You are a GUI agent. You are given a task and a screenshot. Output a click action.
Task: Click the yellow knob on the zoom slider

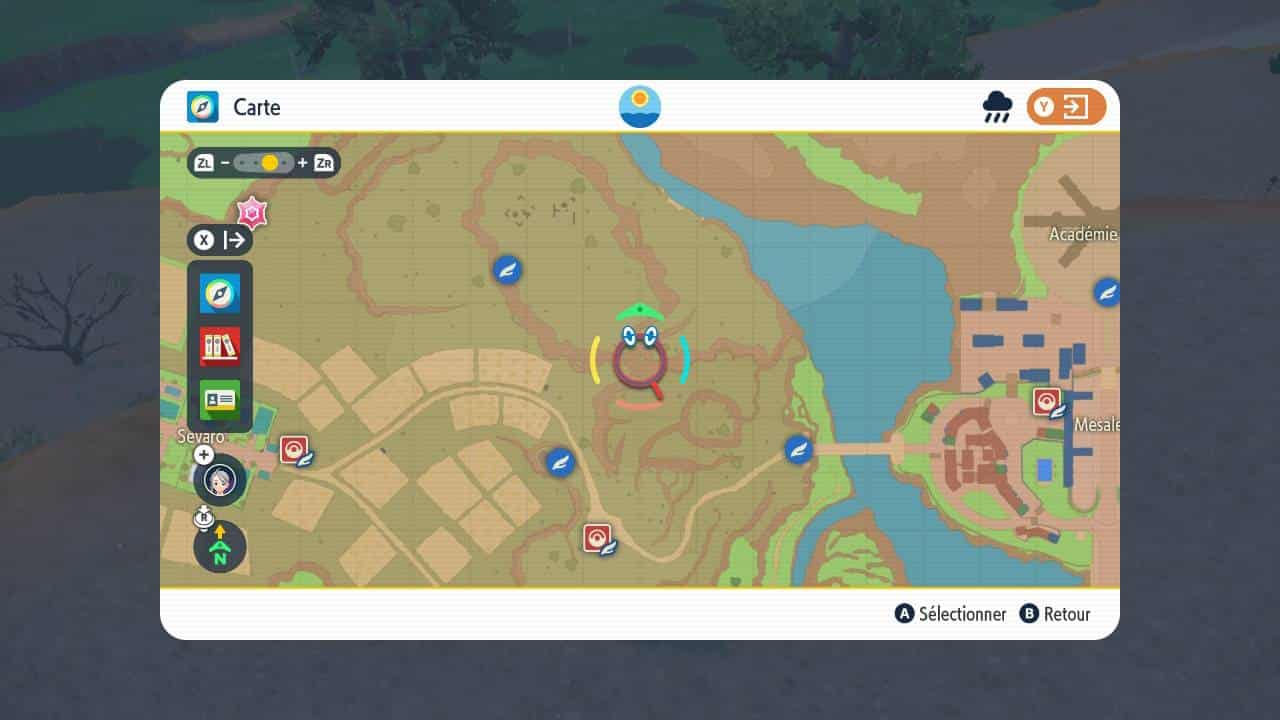coord(269,162)
